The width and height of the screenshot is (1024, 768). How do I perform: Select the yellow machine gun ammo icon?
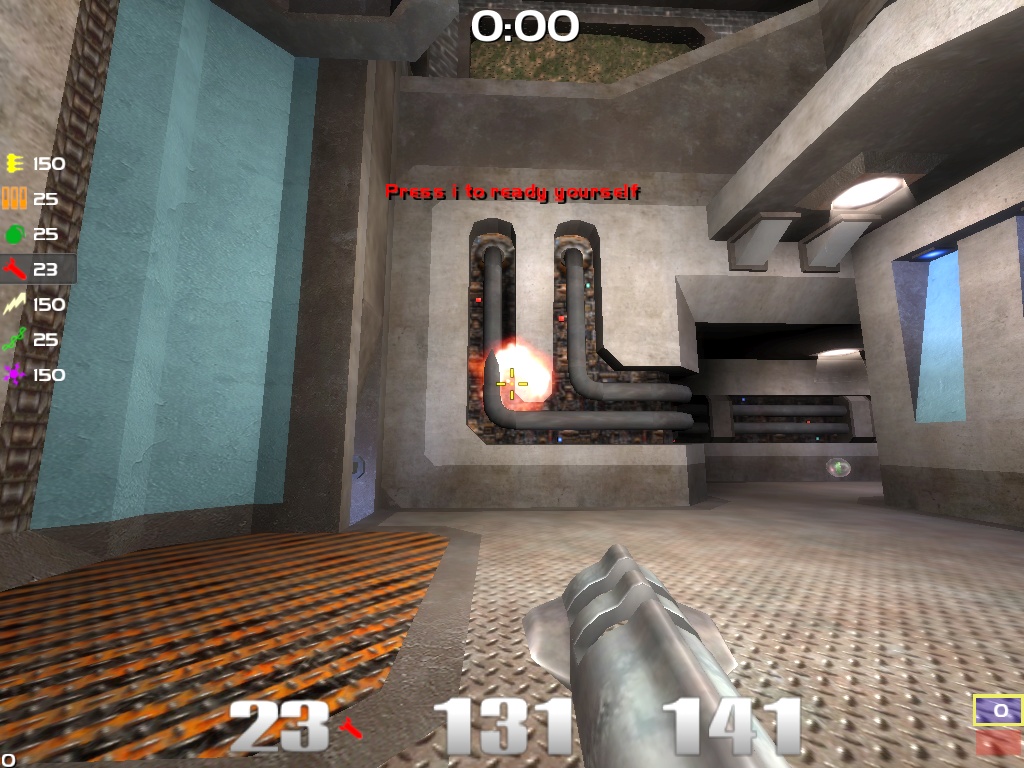point(14,164)
